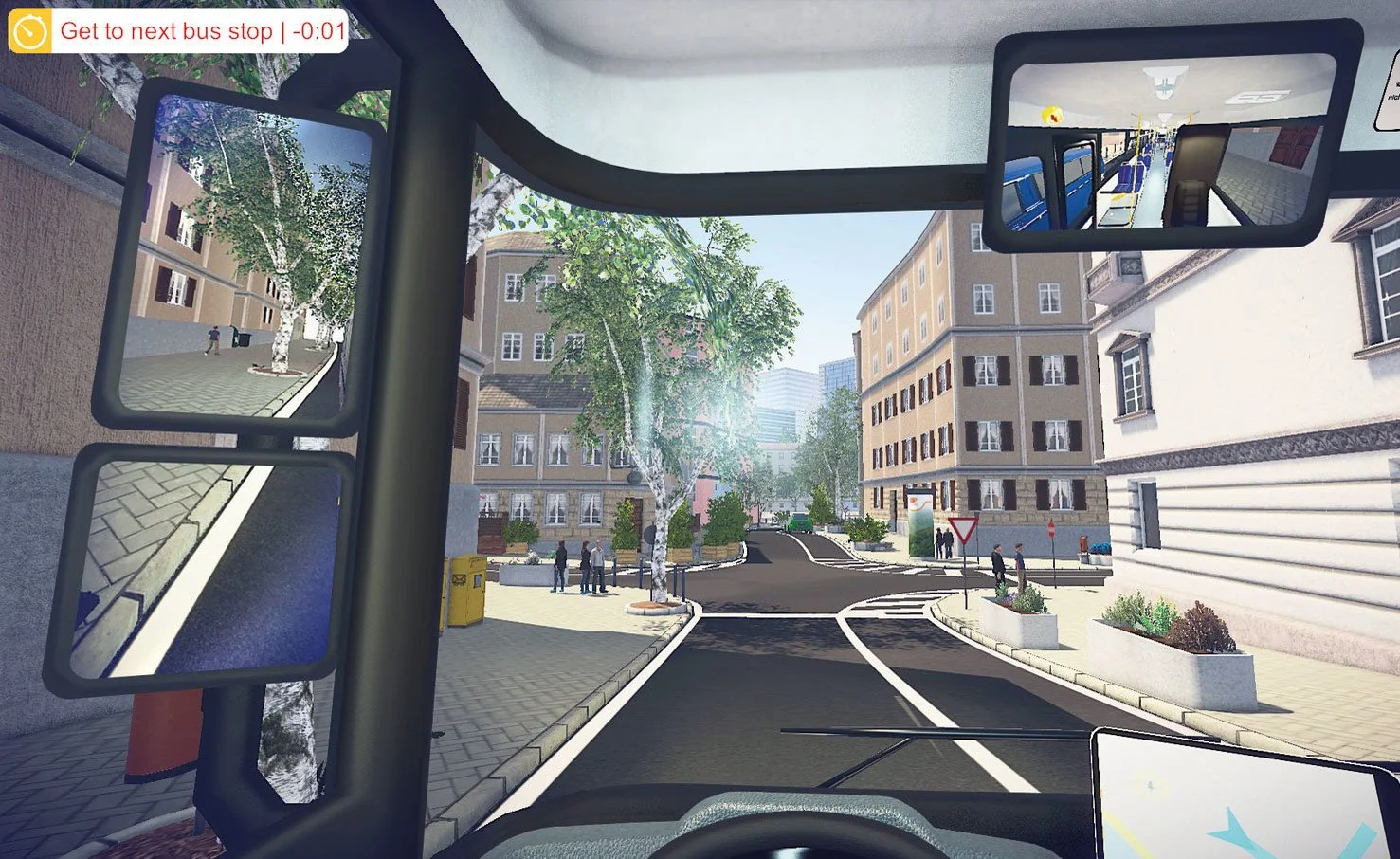
Task: Click the route number 63 on cabin mirror
Action: [x=1258, y=96]
